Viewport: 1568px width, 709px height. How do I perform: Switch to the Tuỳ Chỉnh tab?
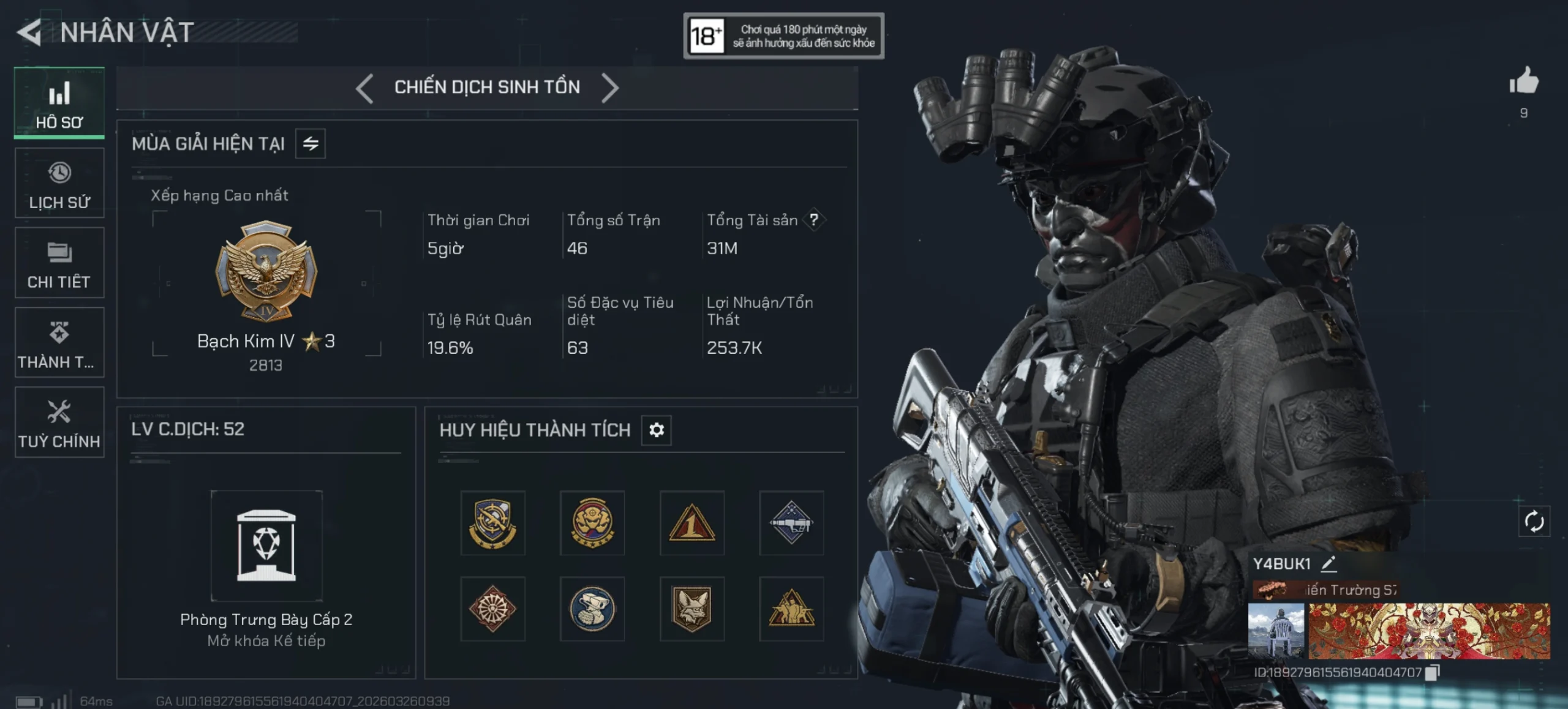tap(59, 422)
